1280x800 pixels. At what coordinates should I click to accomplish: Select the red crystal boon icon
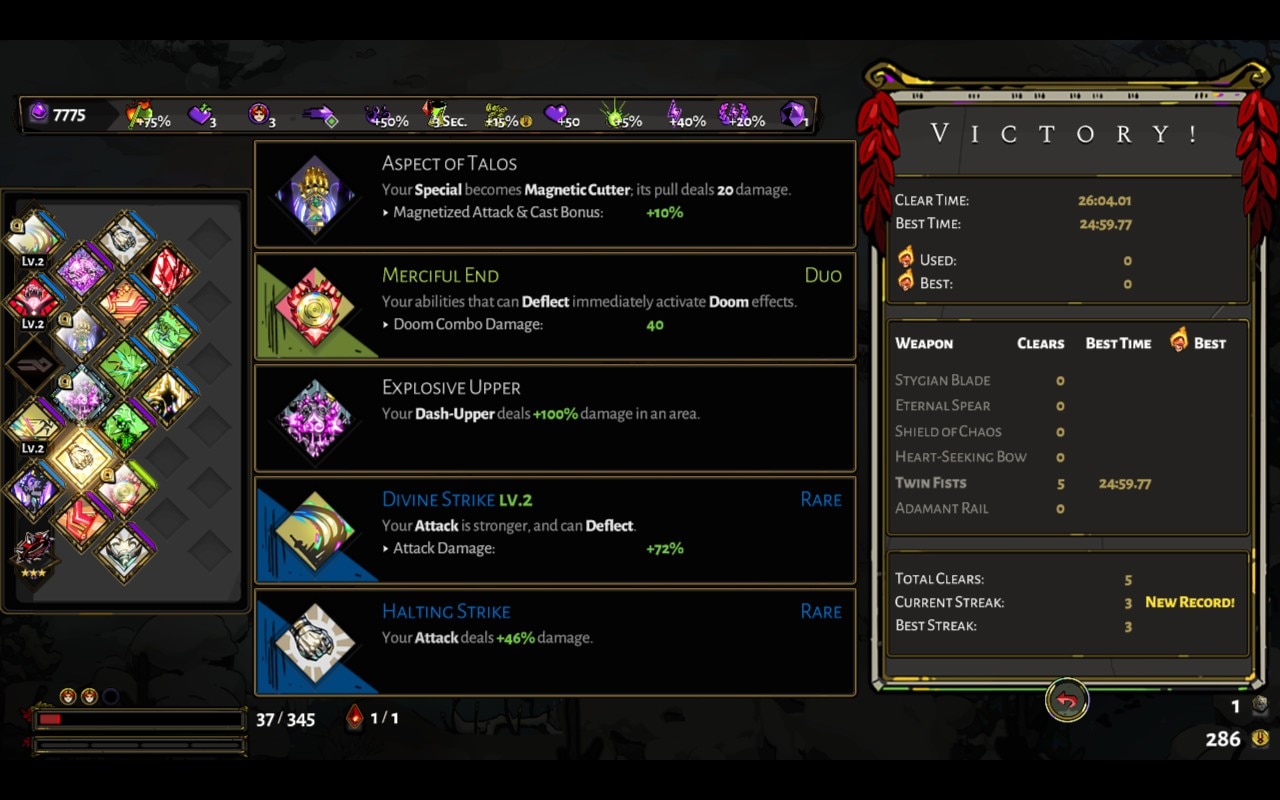[x=168, y=270]
